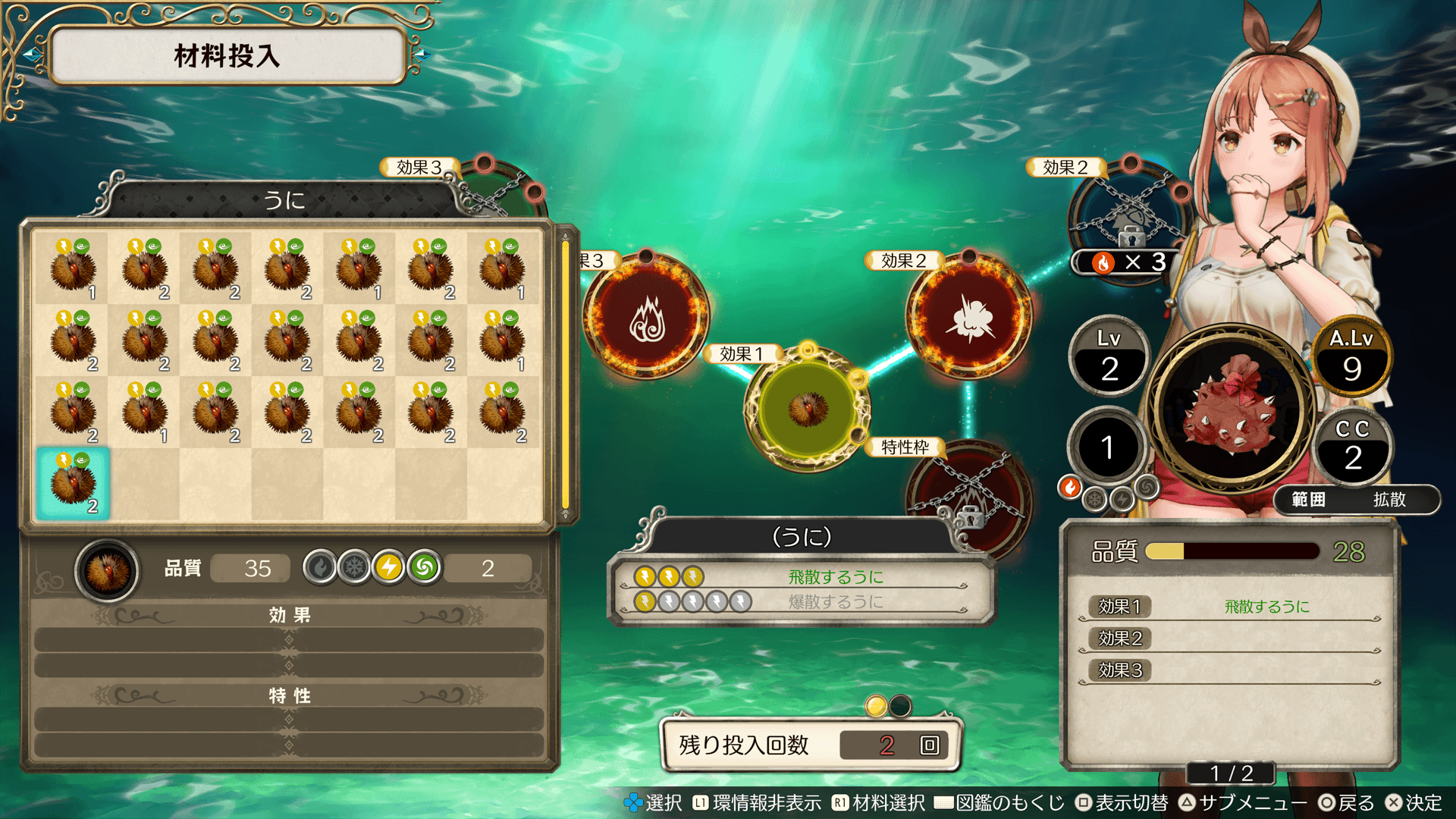Click the 1 / 2 page indicator

coord(1231,773)
